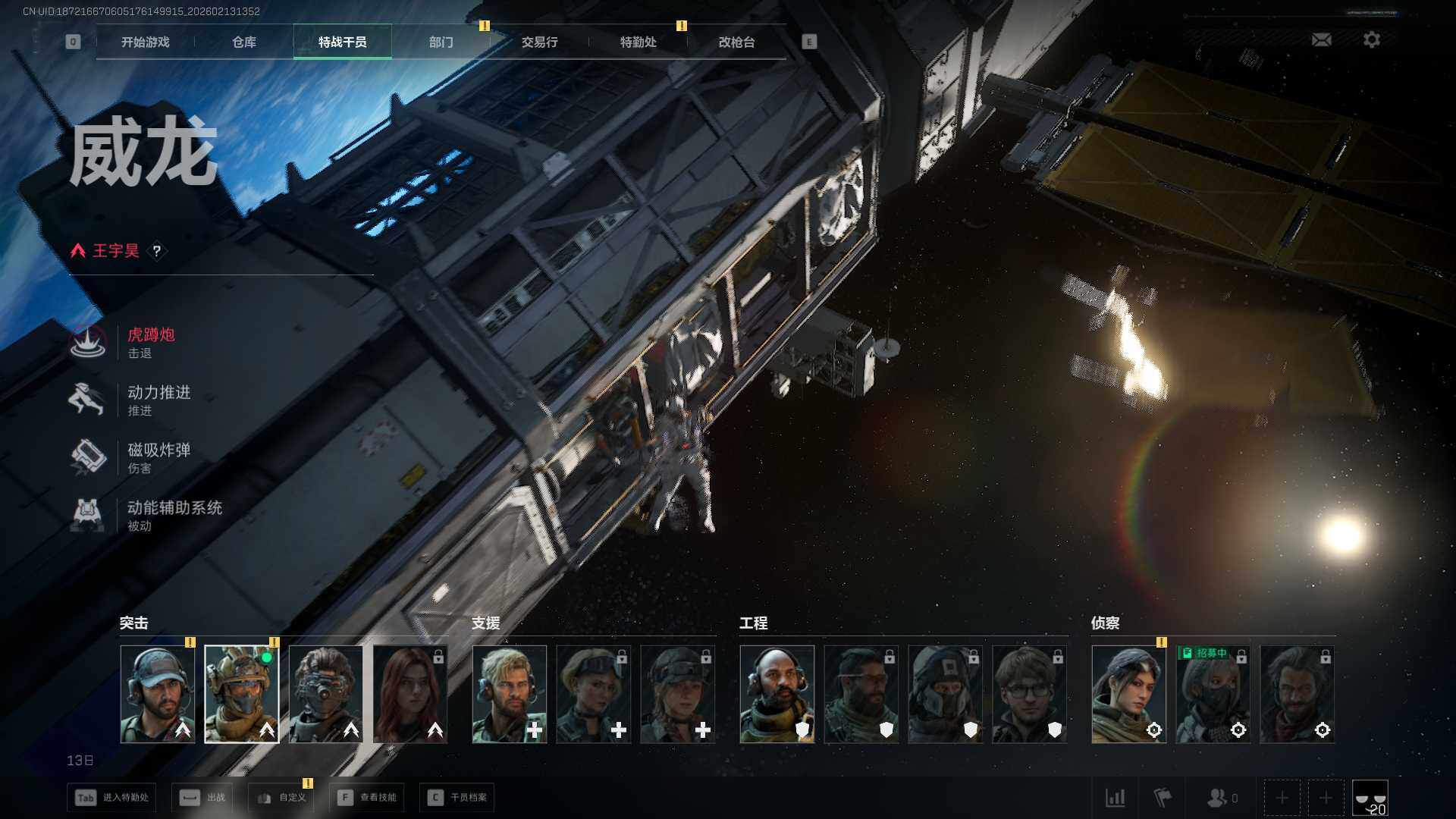The image size is (1456, 819).
Task: Open settings with the gear icon
Action: pos(1372,39)
